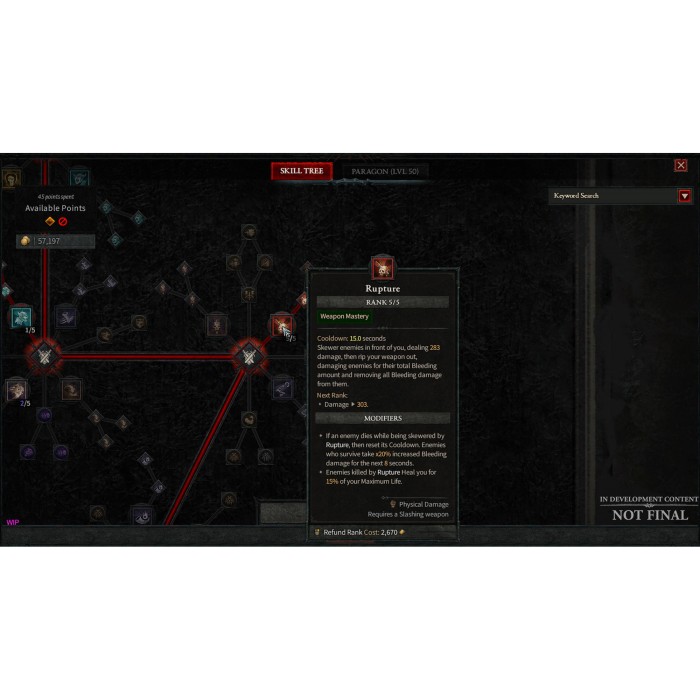Close the skill tree window
700x700 pixels.
[x=681, y=165]
